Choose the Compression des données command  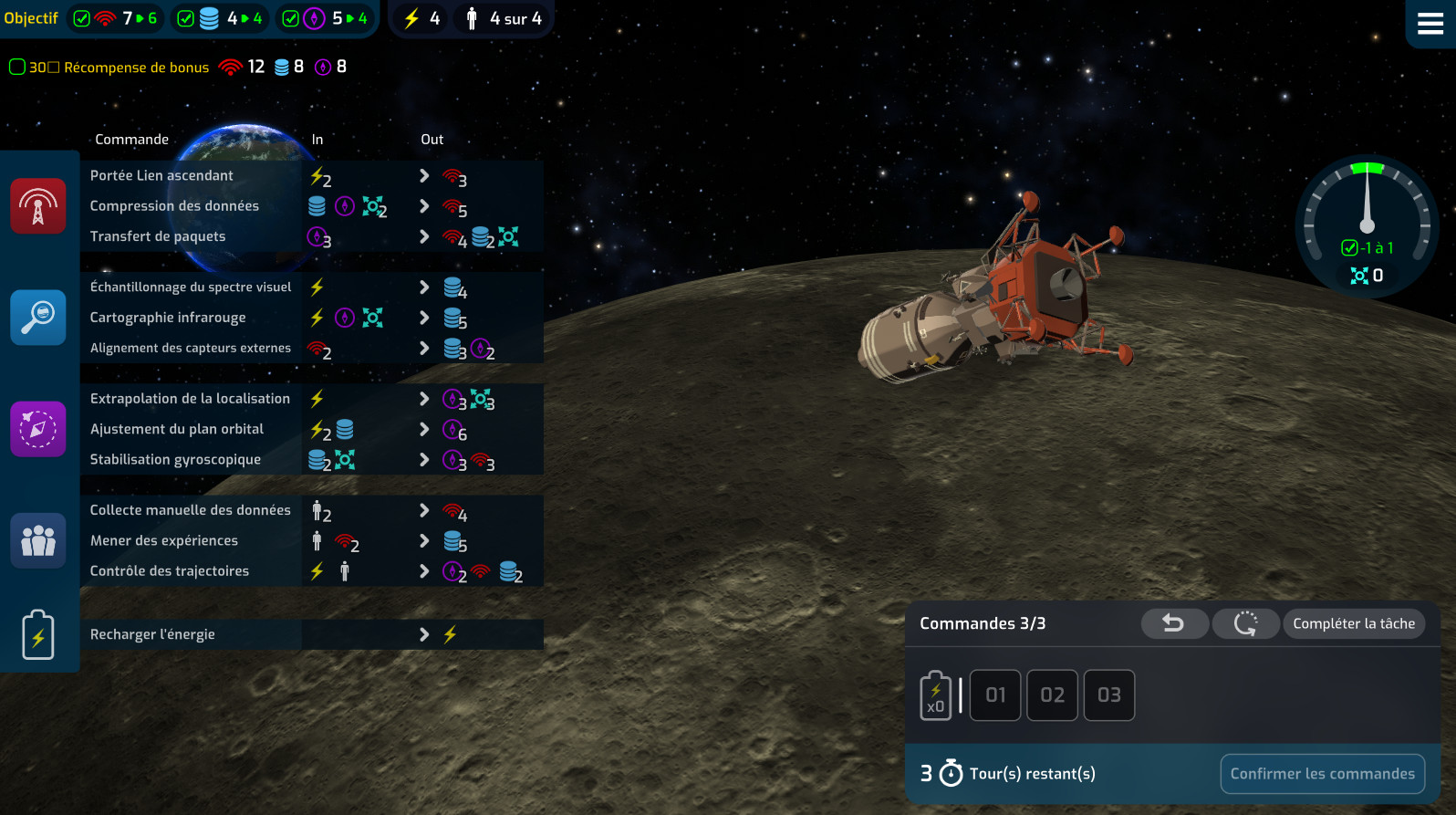tap(174, 206)
